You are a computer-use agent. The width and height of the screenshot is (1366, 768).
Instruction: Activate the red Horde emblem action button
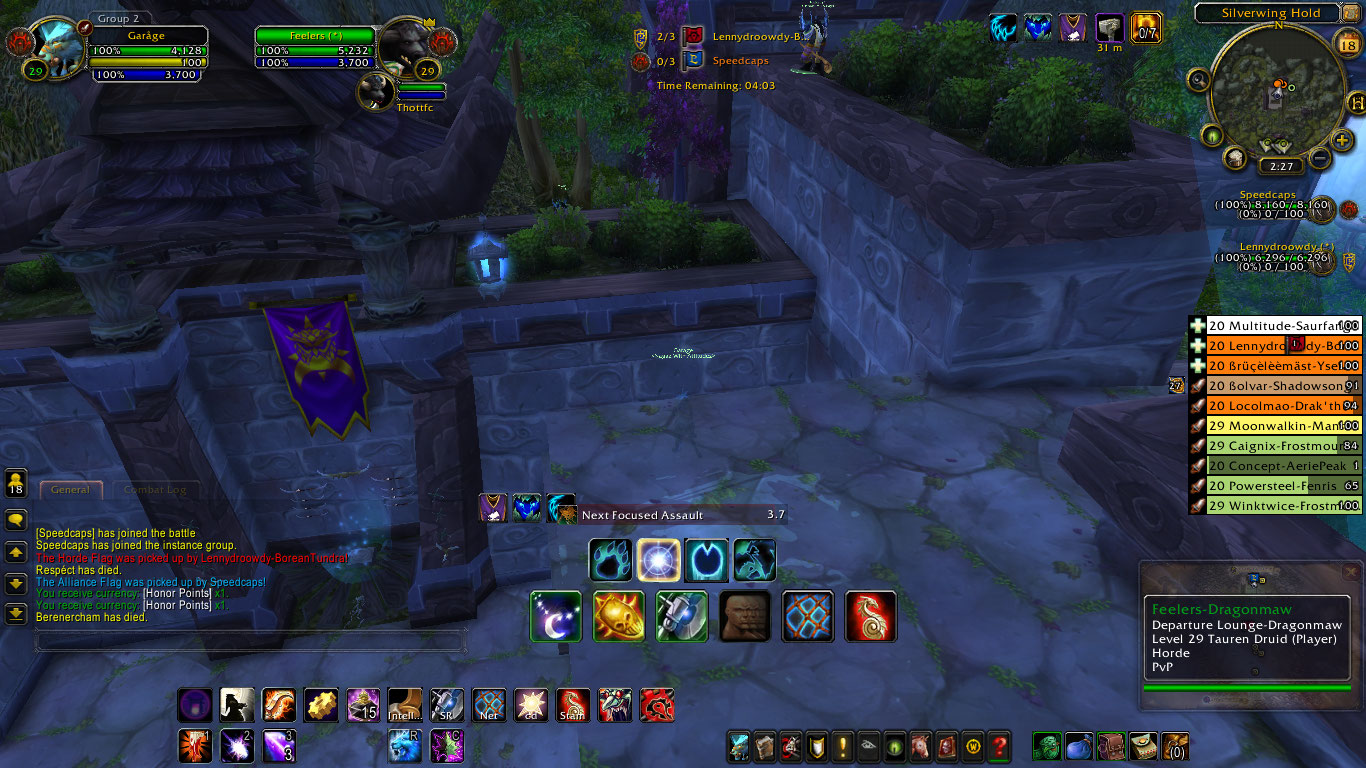pyautogui.click(x=656, y=705)
